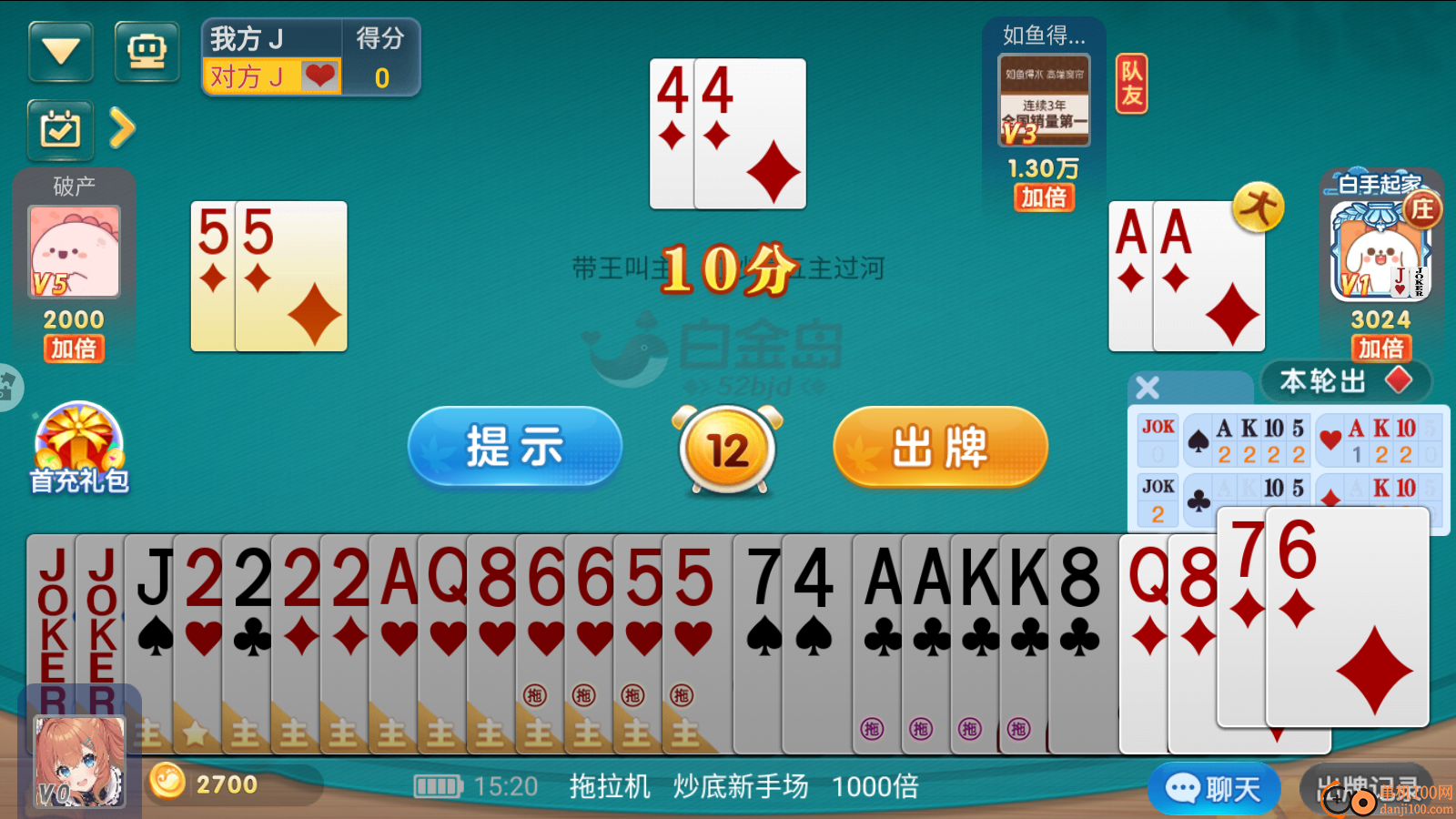Toggle 加倍 under the 3024 player
The height and width of the screenshot is (819, 1456).
[x=1380, y=349]
